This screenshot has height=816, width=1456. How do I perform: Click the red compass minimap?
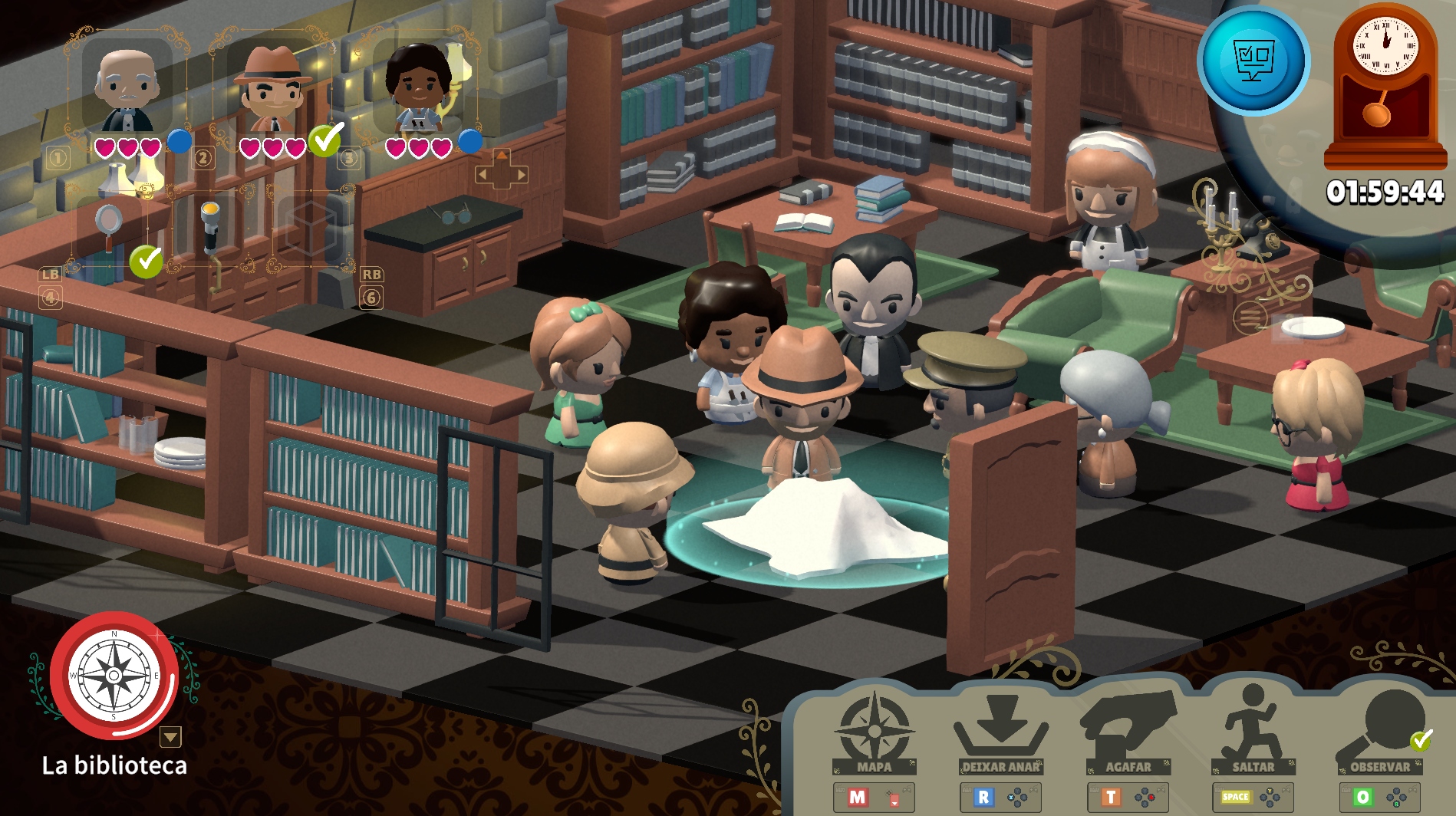point(114,675)
